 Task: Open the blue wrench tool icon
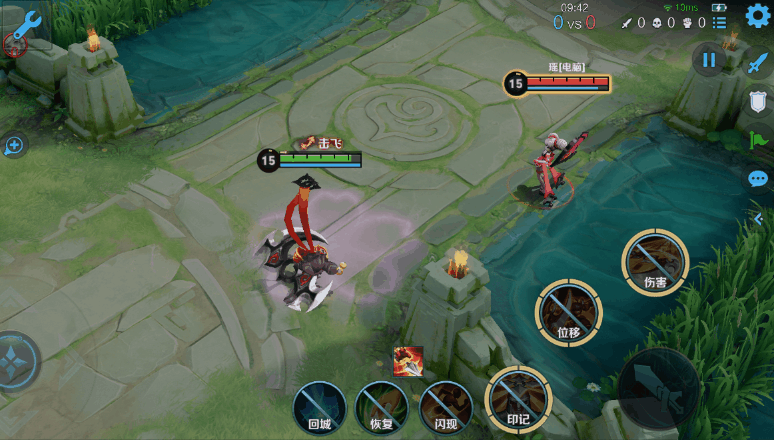pos(24,22)
